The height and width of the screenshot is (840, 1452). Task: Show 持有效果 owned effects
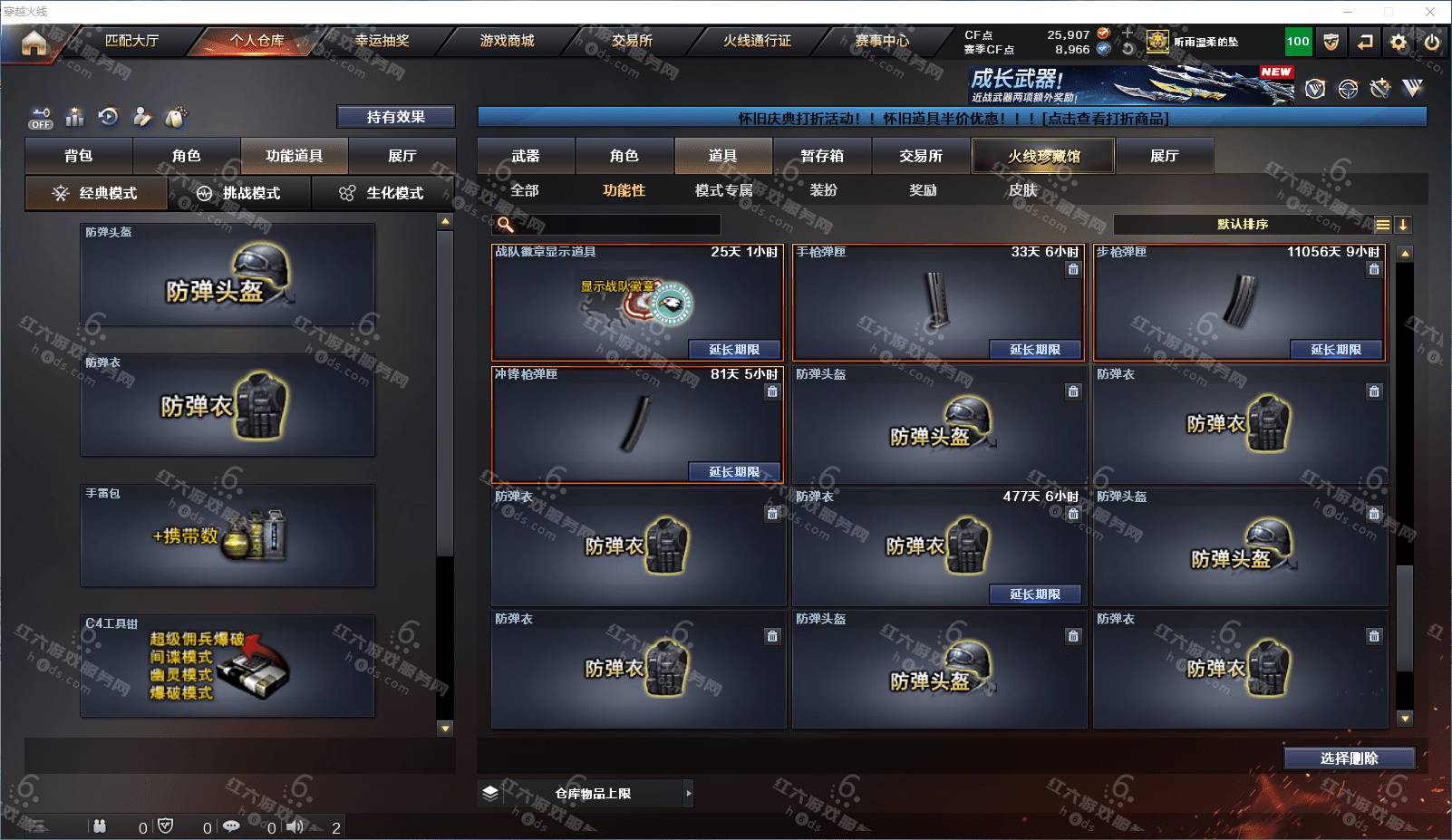(x=395, y=117)
